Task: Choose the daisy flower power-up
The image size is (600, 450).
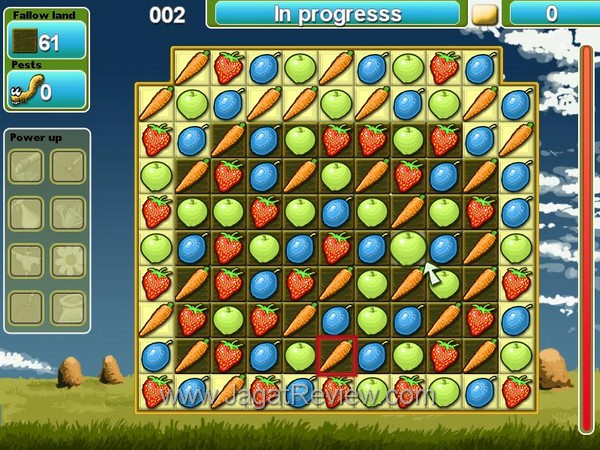Action: (69, 260)
